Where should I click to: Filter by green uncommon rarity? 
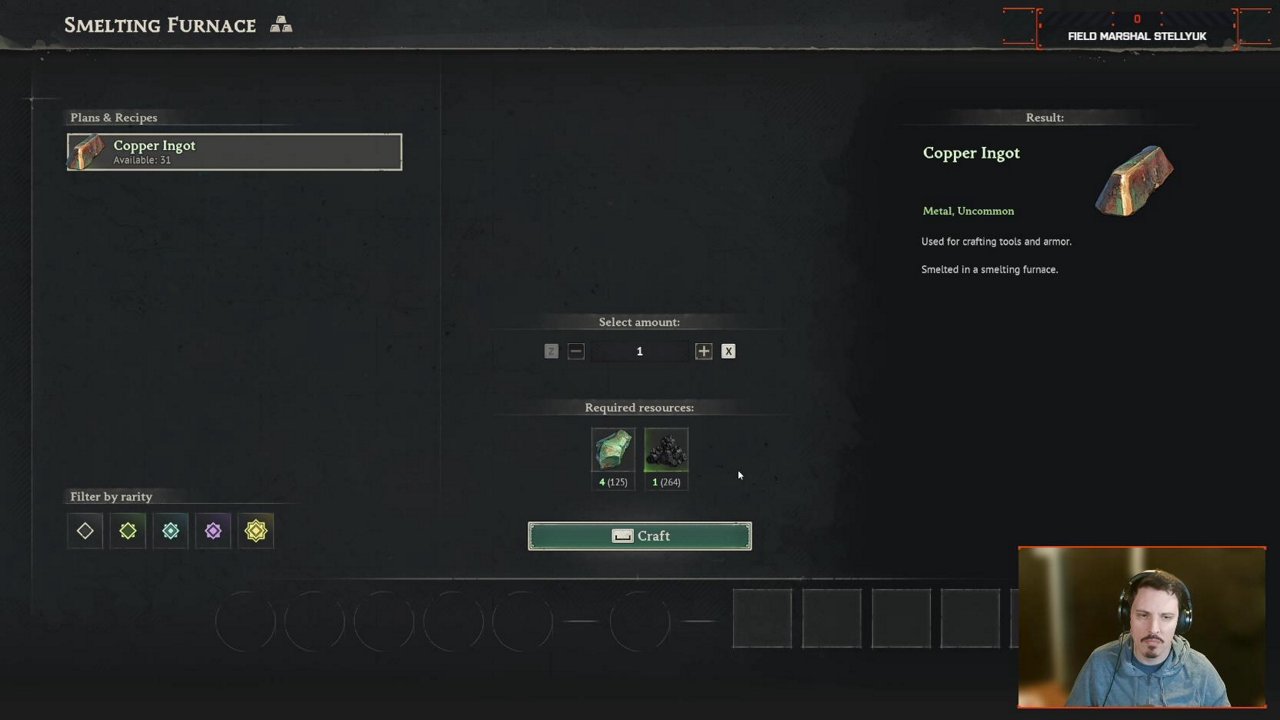(x=128, y=531)
